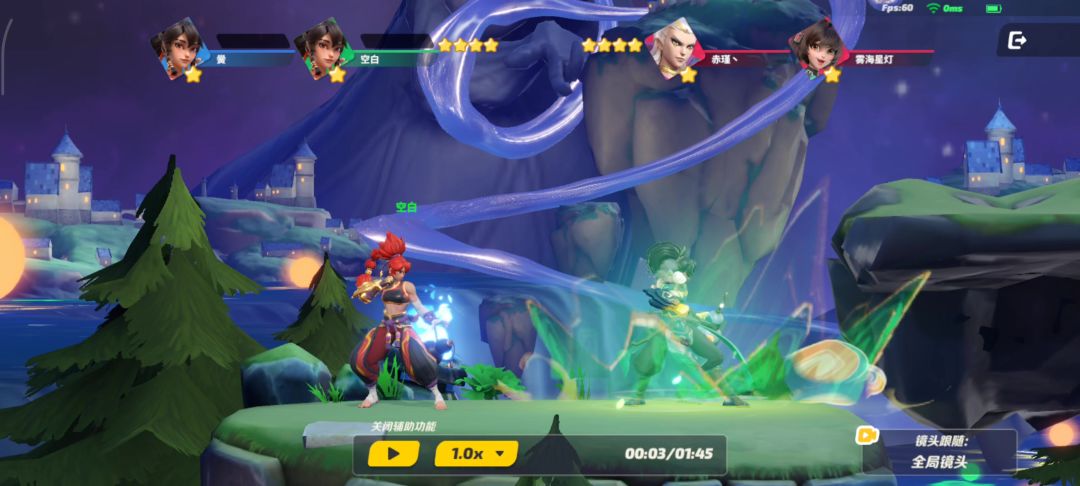Viewport: 1080px width, 486px height.
Task: Exit the replay via the top-right icon
Action: coord(1017,40)
